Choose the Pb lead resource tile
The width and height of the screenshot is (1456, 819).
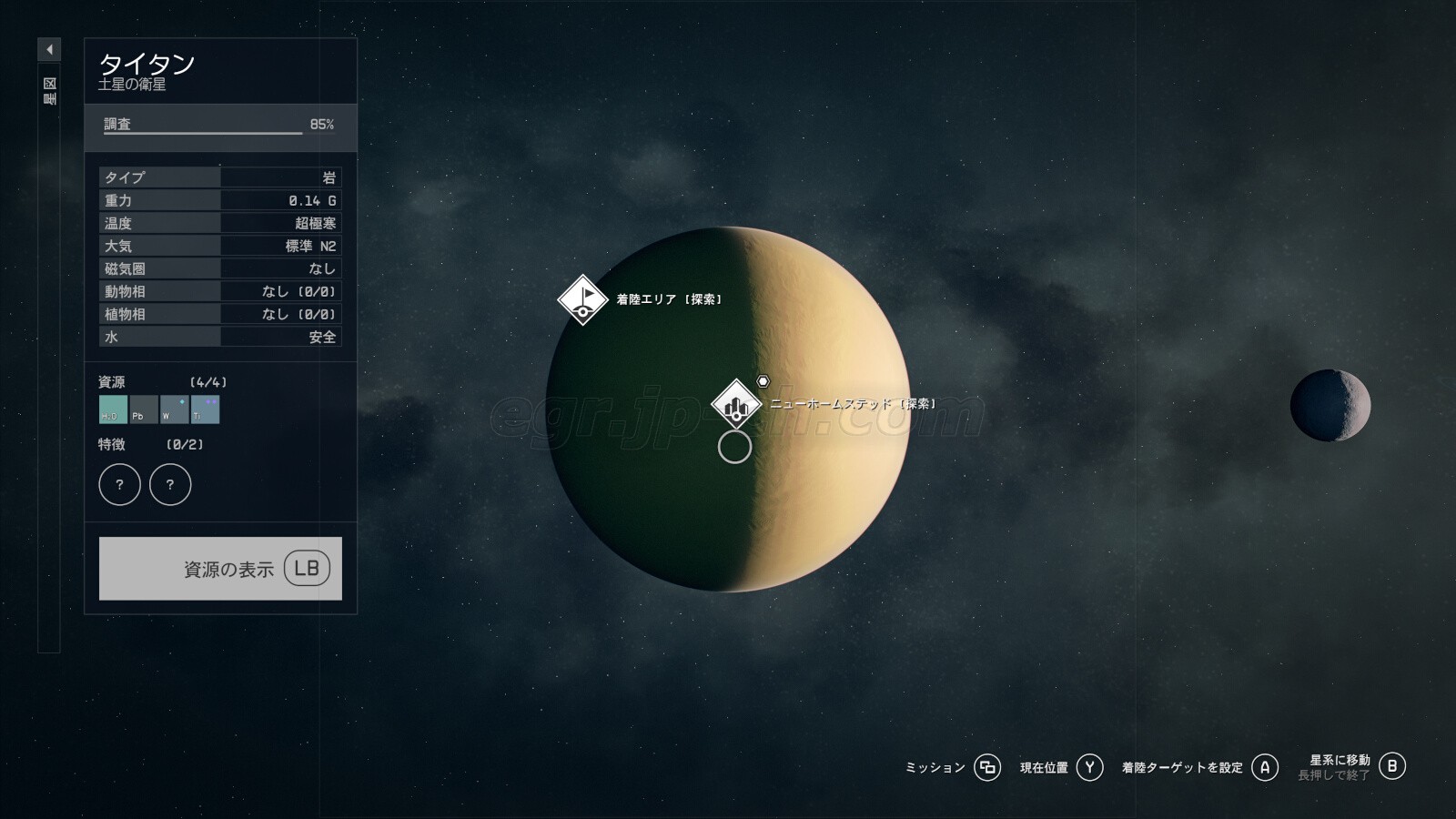(x=144, y=409)
